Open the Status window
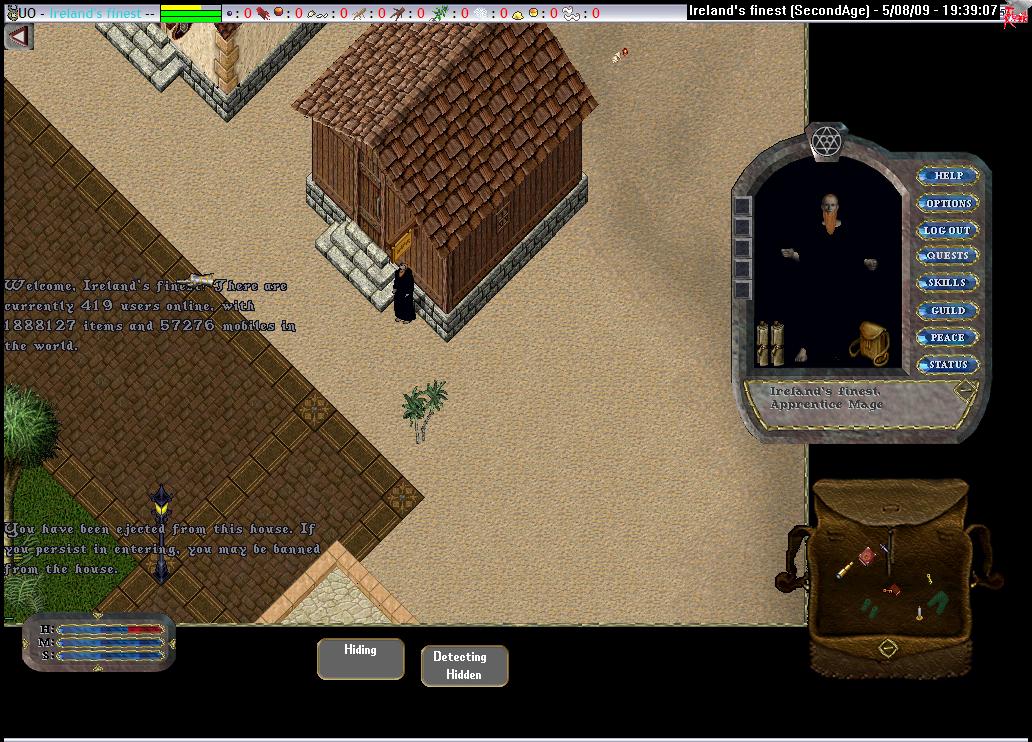This screenshot has width=1032, height=742. click(x=947, y=365)
